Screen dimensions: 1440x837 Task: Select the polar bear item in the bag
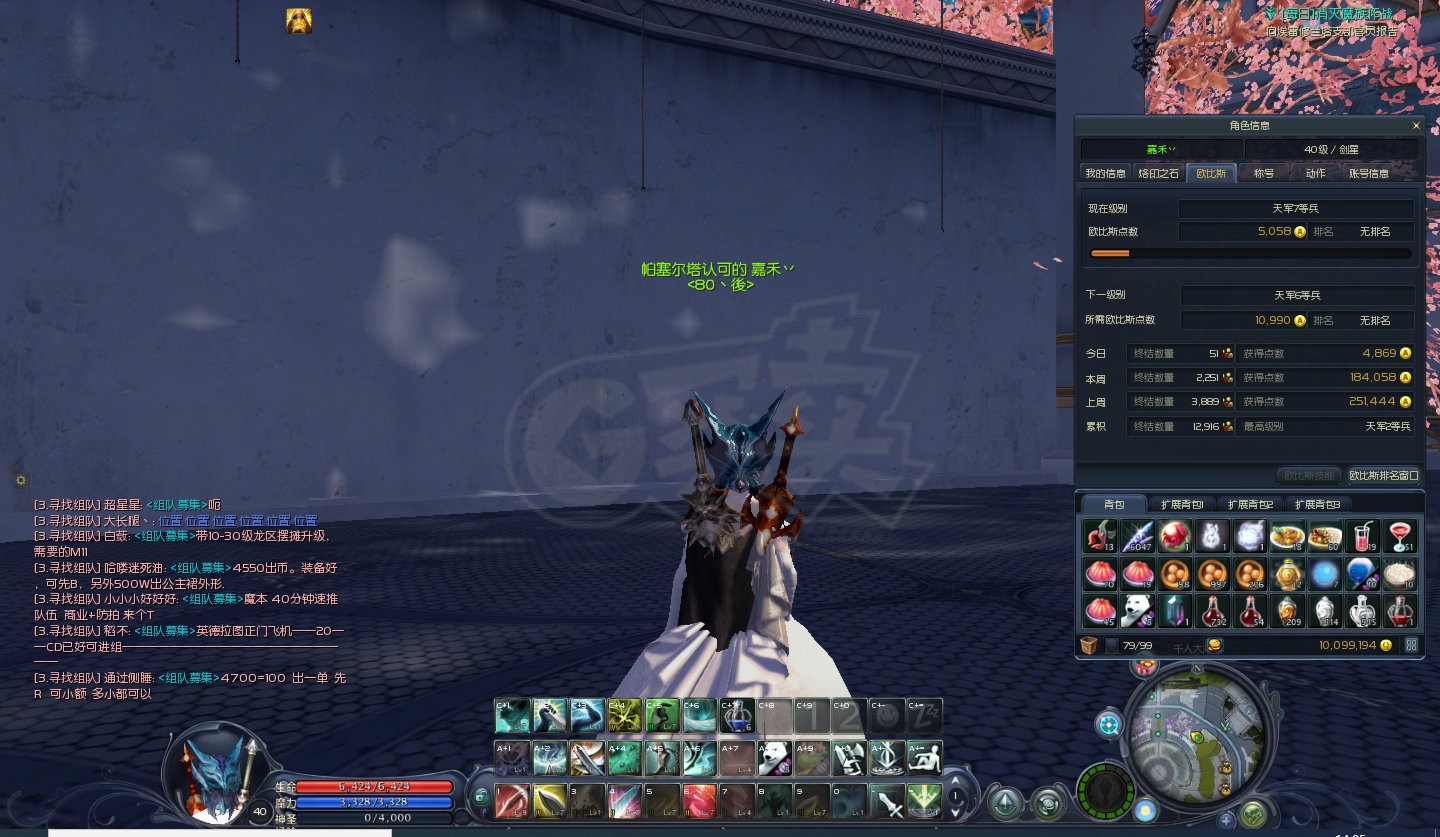click(x=1137, y=610)
